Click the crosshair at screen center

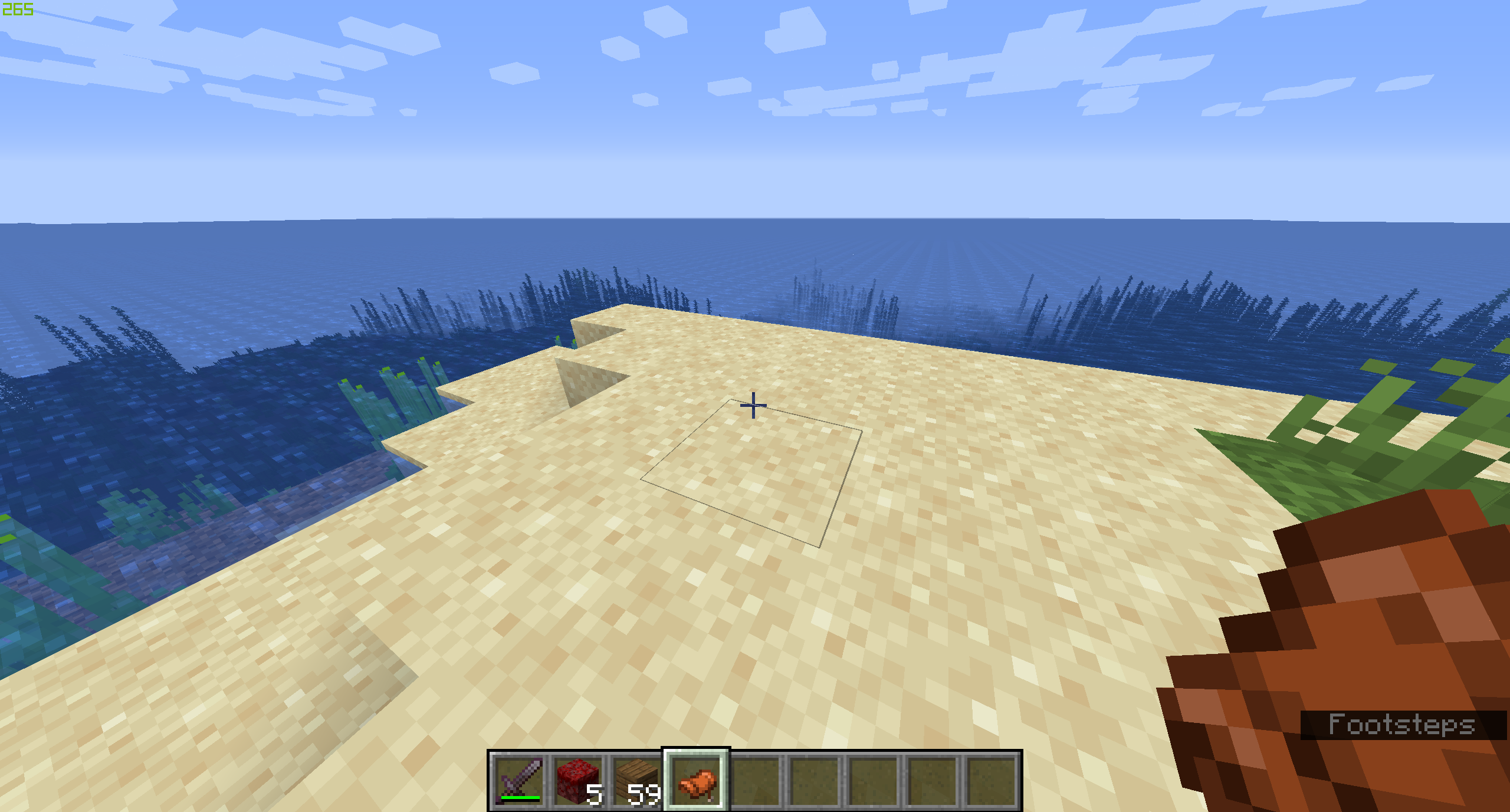tap(754, 405)
